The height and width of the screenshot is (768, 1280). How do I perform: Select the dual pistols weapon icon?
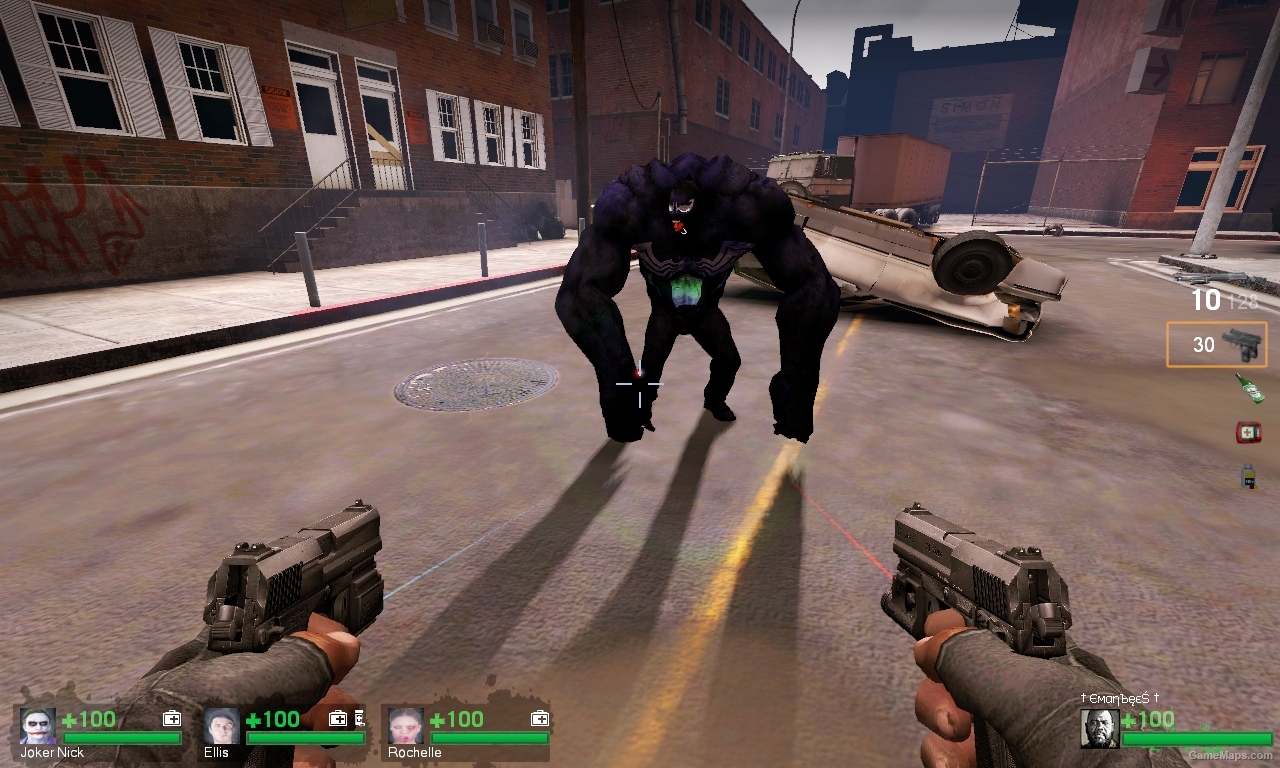click(x=1243, y=344)
